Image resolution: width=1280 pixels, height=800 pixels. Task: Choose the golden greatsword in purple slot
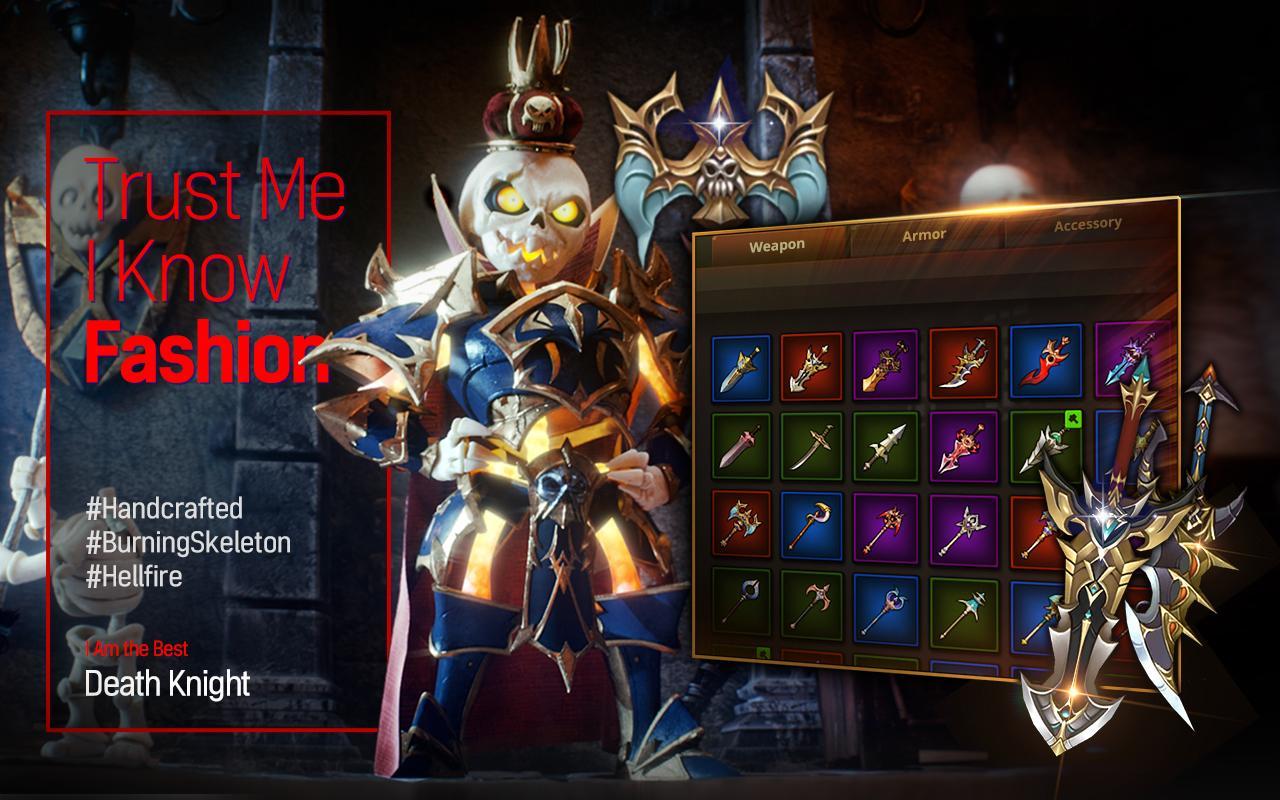(x=886, y=364)
